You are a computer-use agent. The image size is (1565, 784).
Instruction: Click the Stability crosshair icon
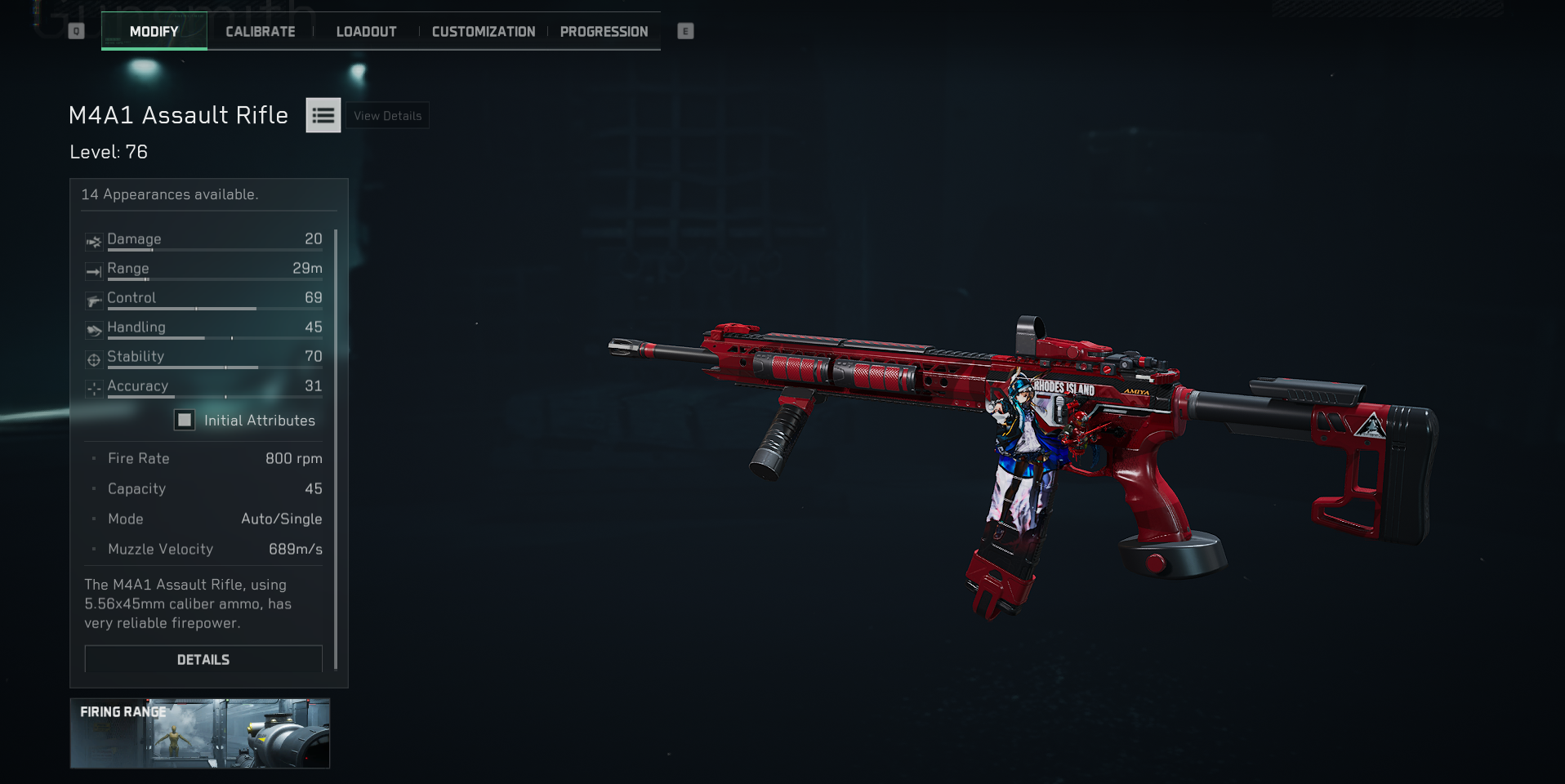92,357
